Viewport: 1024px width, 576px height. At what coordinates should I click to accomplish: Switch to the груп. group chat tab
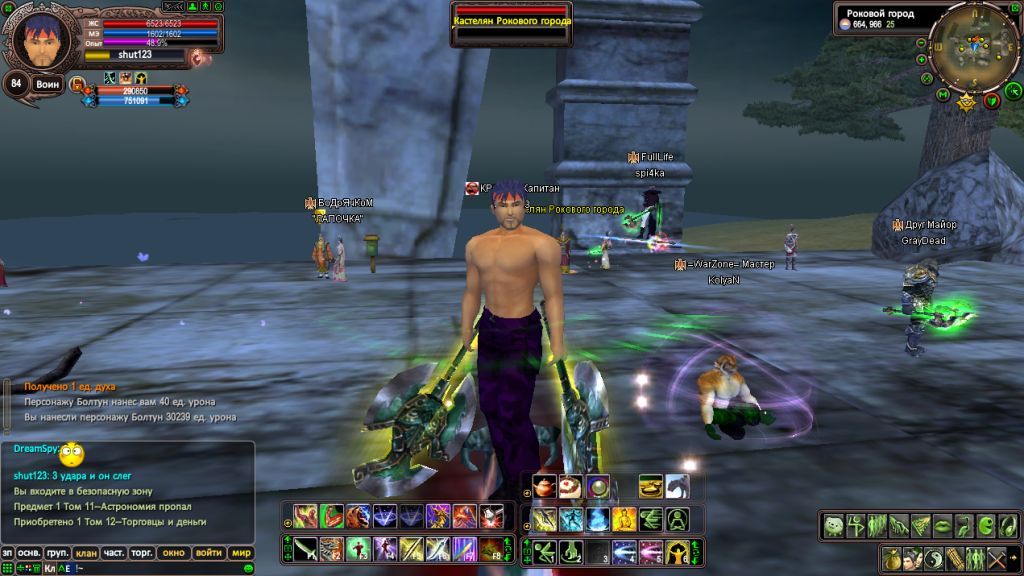tap(58, 552)
